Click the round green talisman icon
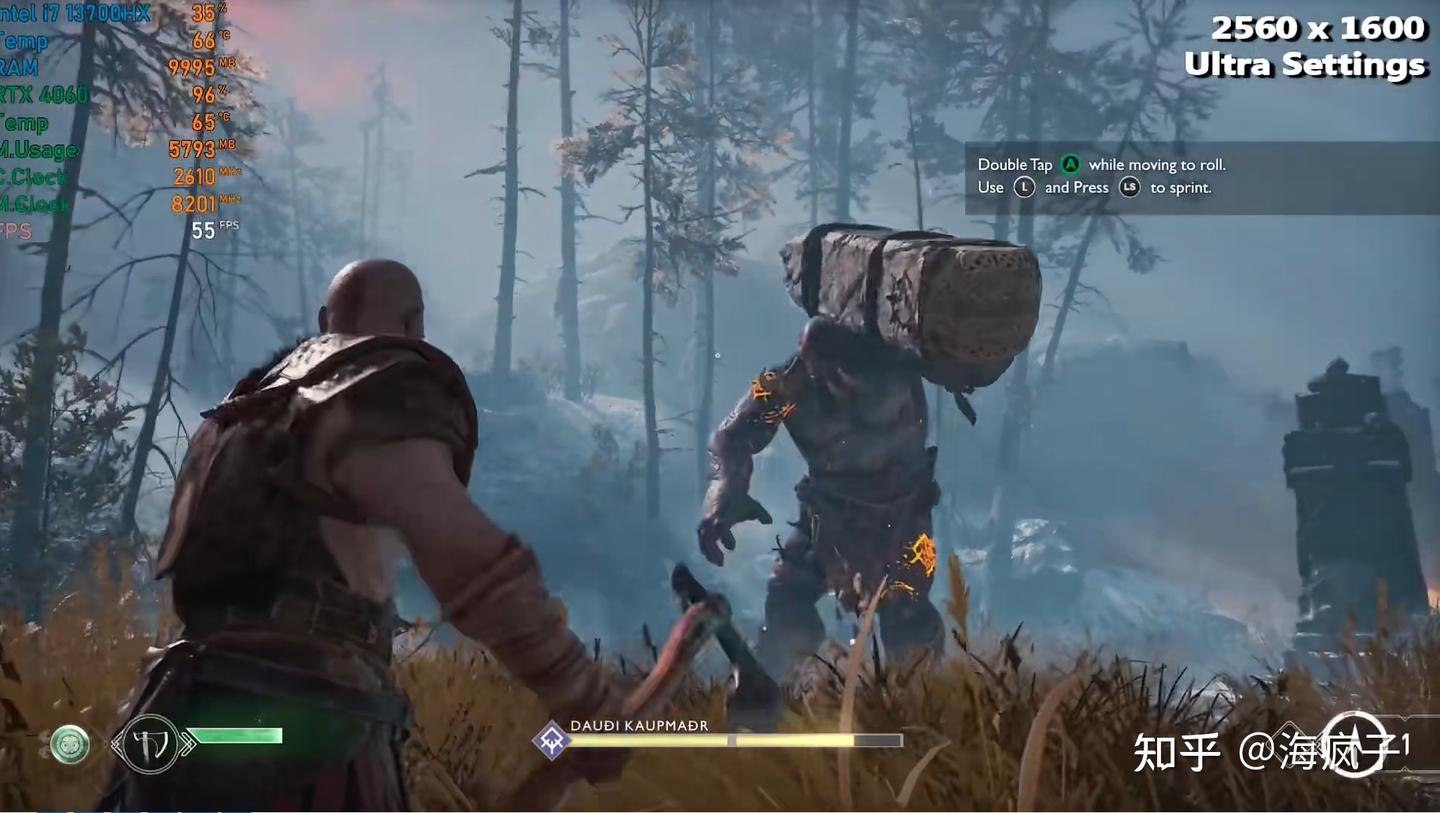Screen dimensions: 1440x813 70,744
